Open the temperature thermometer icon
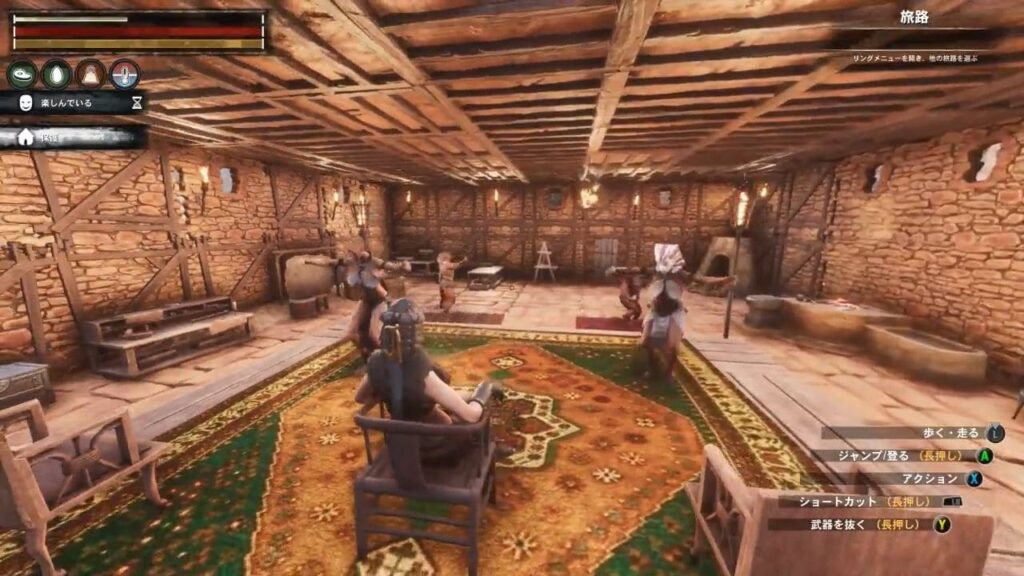Screen dimensions: 1024x576 [x=125, y=74]
